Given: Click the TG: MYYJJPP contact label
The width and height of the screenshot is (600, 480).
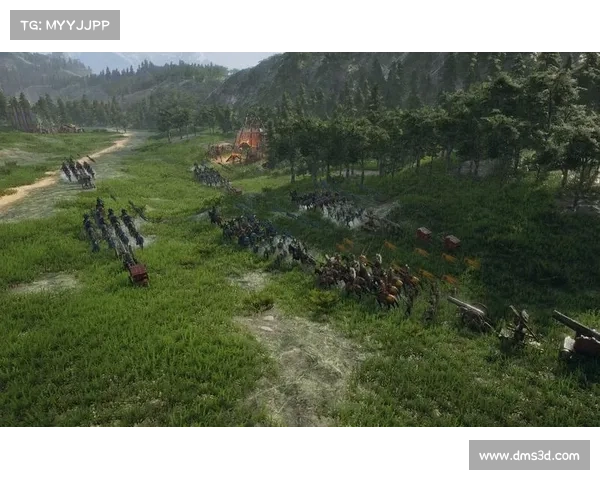Looking at the screenshot, I should point(64,24).
